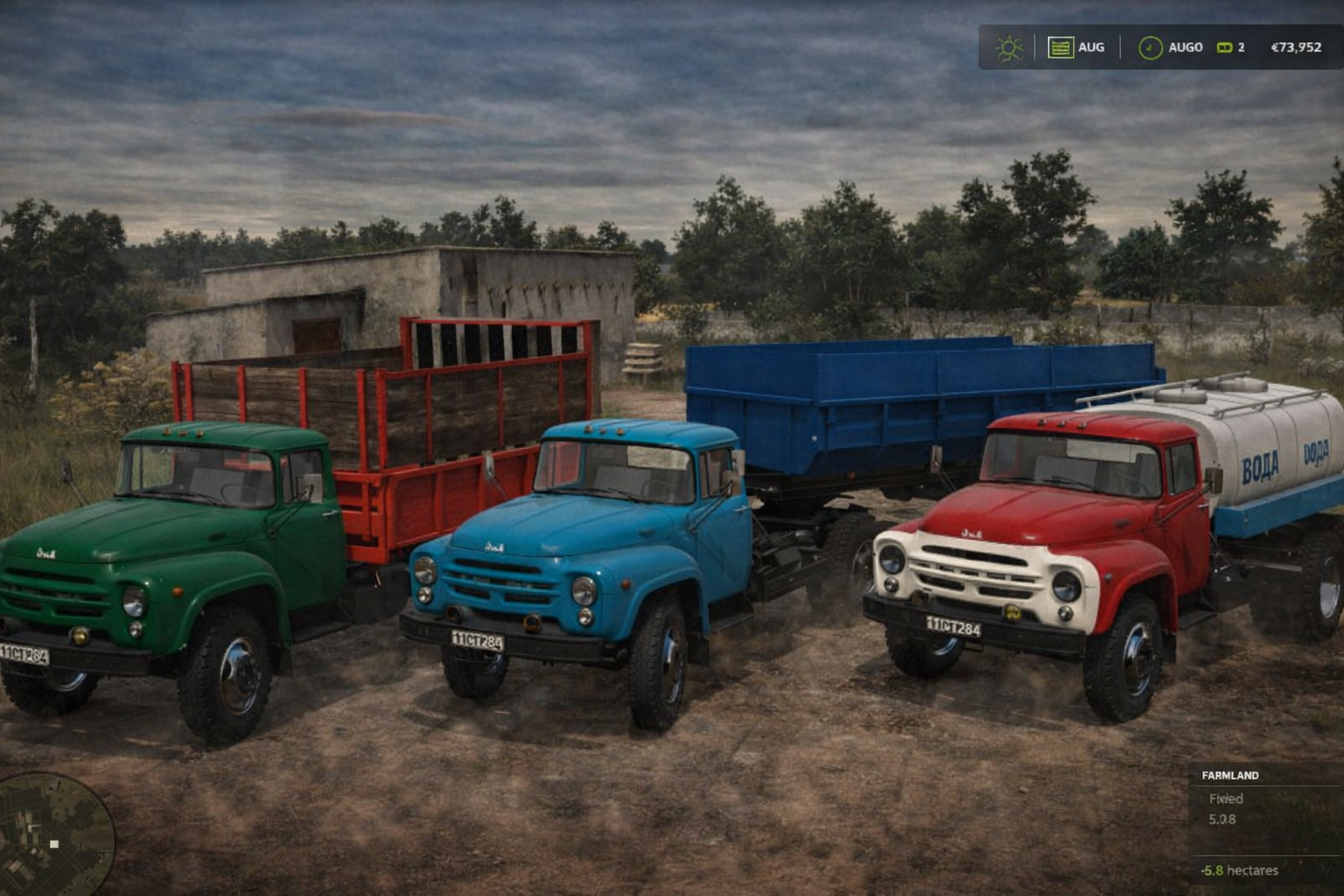Toggle the weather display in the top bar
The height and width of the screenshot is (896, 1344).
(1010, 47)
